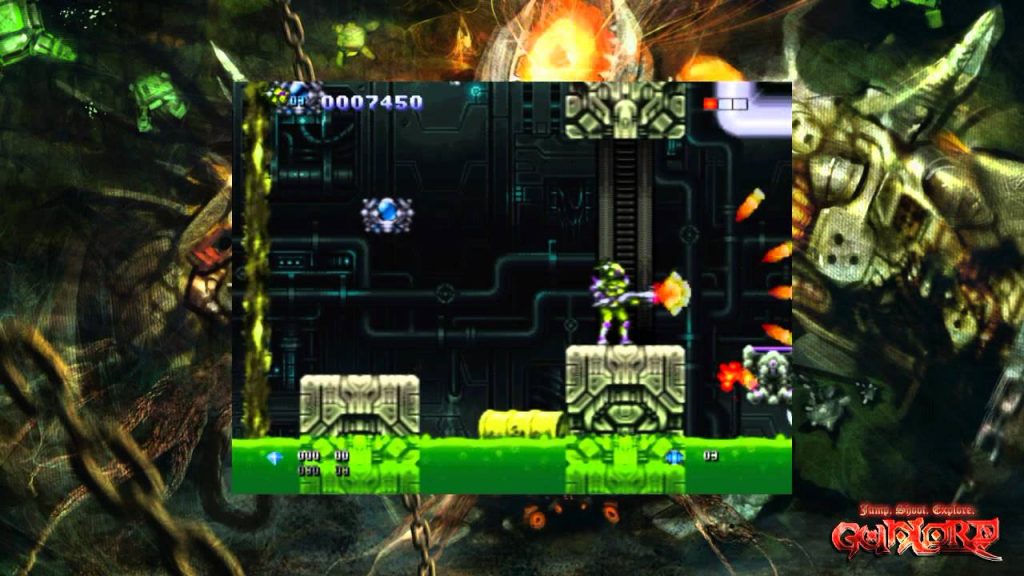
Task: Click the blue smart bomb orb icon
Action: coord(675,457)
